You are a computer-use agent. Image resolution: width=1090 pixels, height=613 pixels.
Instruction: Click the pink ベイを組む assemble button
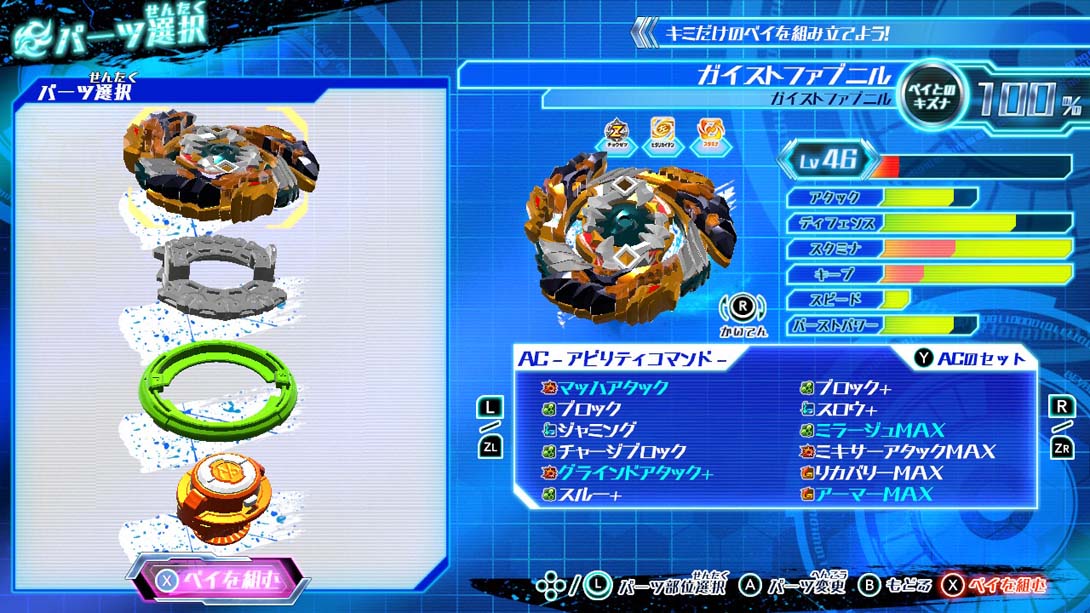coord(218,579)
